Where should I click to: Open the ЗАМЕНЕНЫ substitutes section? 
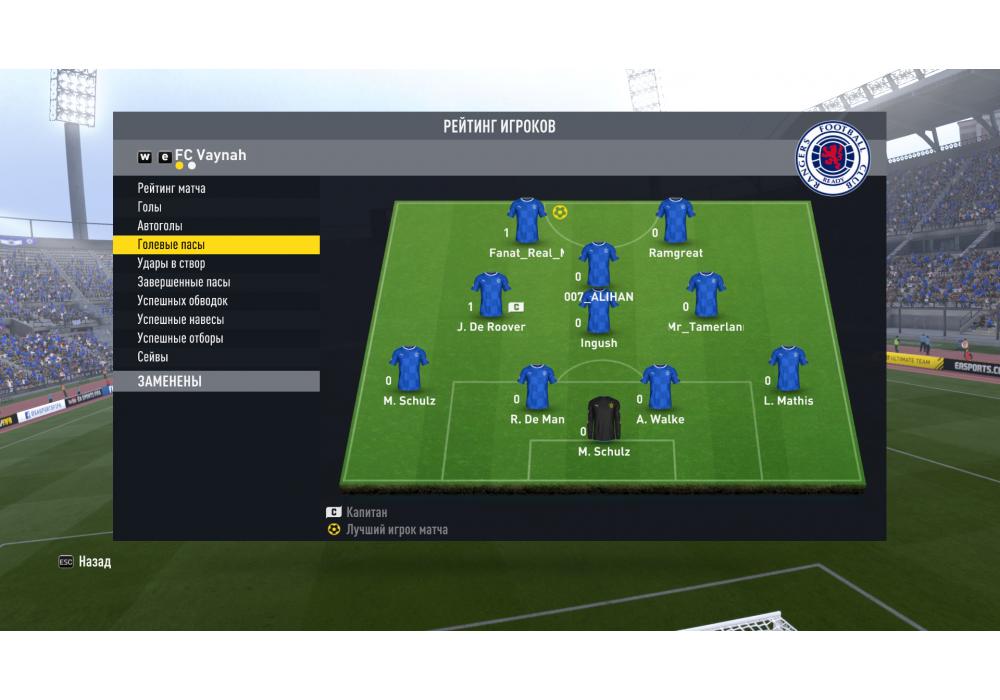coord(170,381)
